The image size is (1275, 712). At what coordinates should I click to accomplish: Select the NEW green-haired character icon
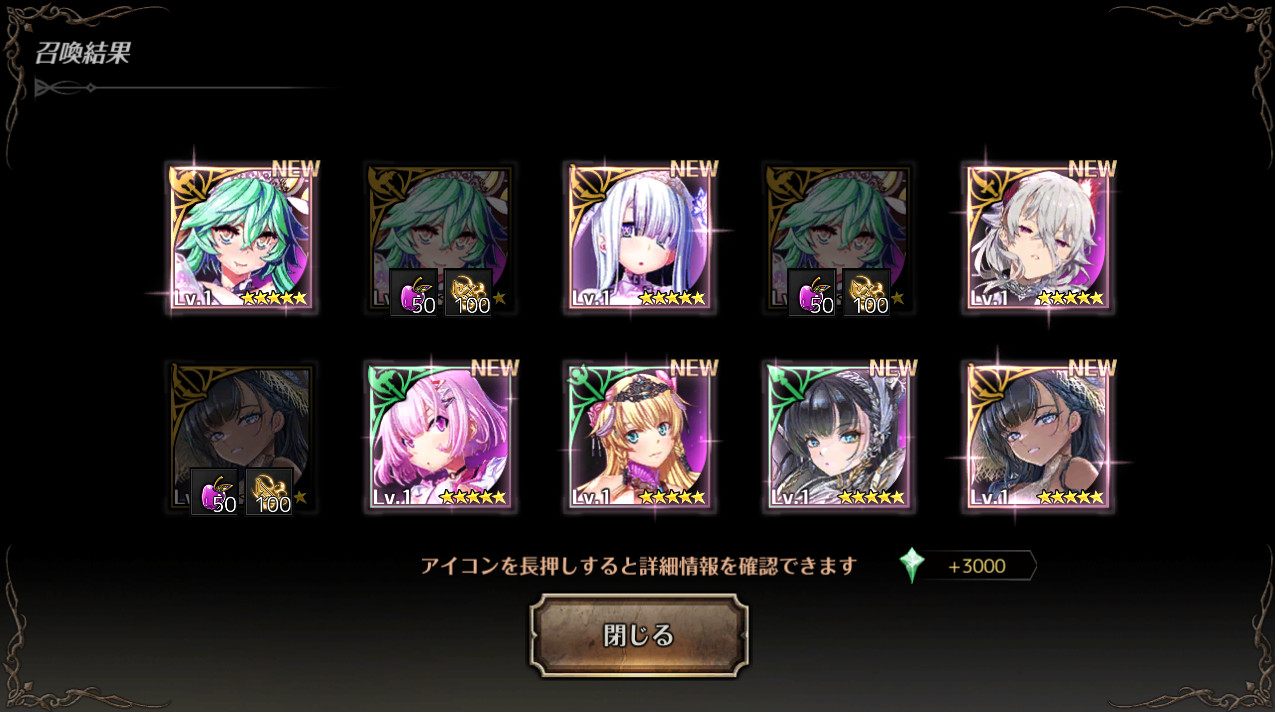tap(240, 238)
